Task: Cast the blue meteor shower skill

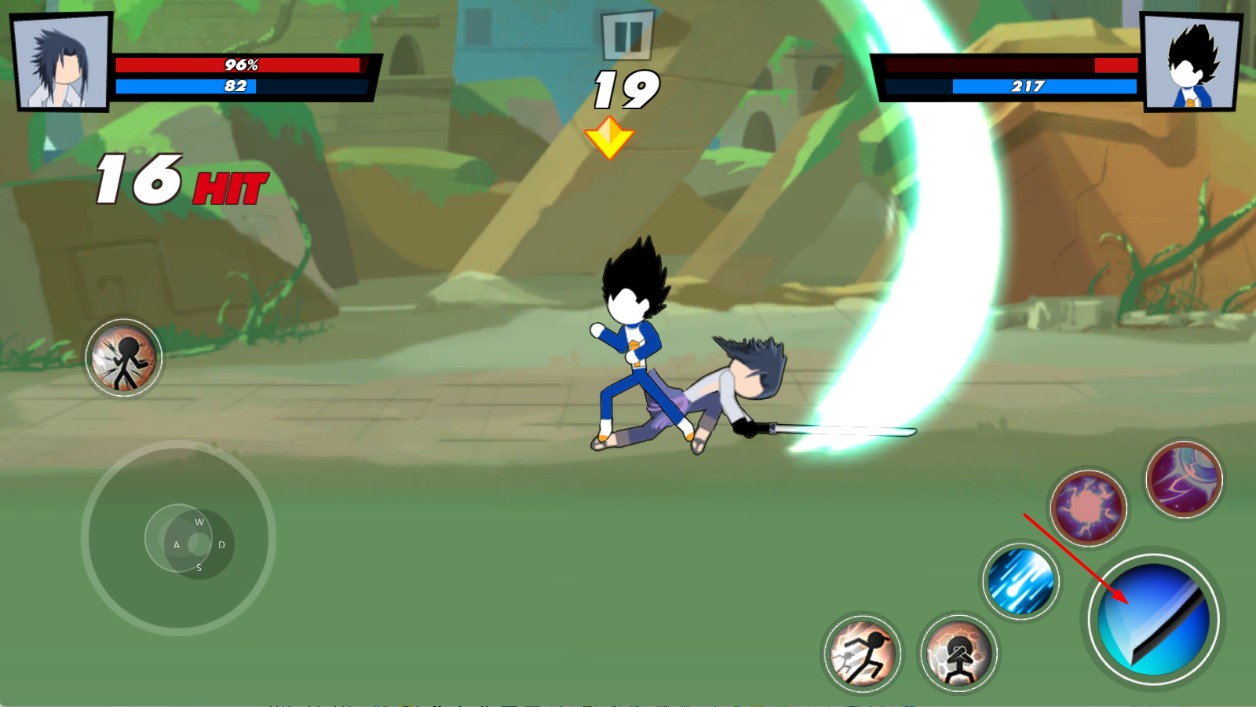Action: [x=1020, y=581]
